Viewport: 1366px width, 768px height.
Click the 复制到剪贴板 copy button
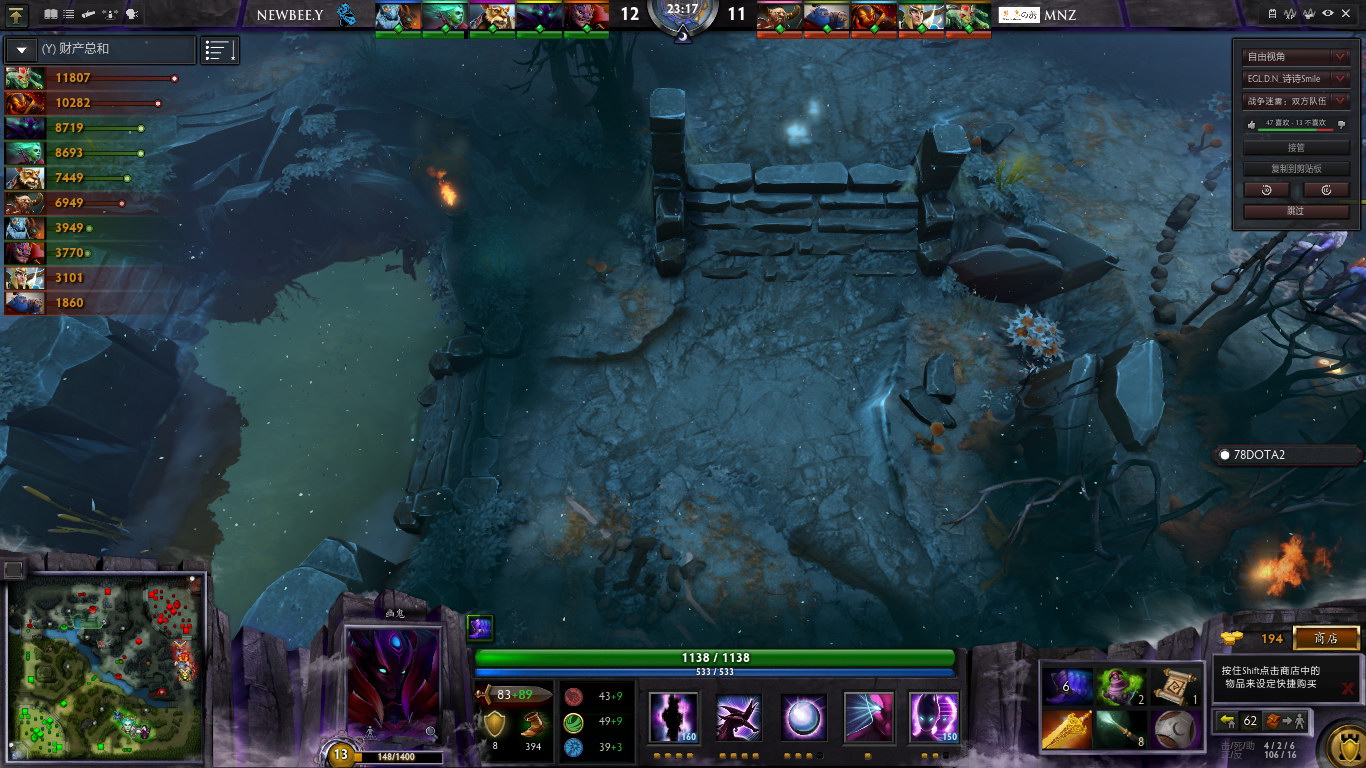tap(1296, 168)
